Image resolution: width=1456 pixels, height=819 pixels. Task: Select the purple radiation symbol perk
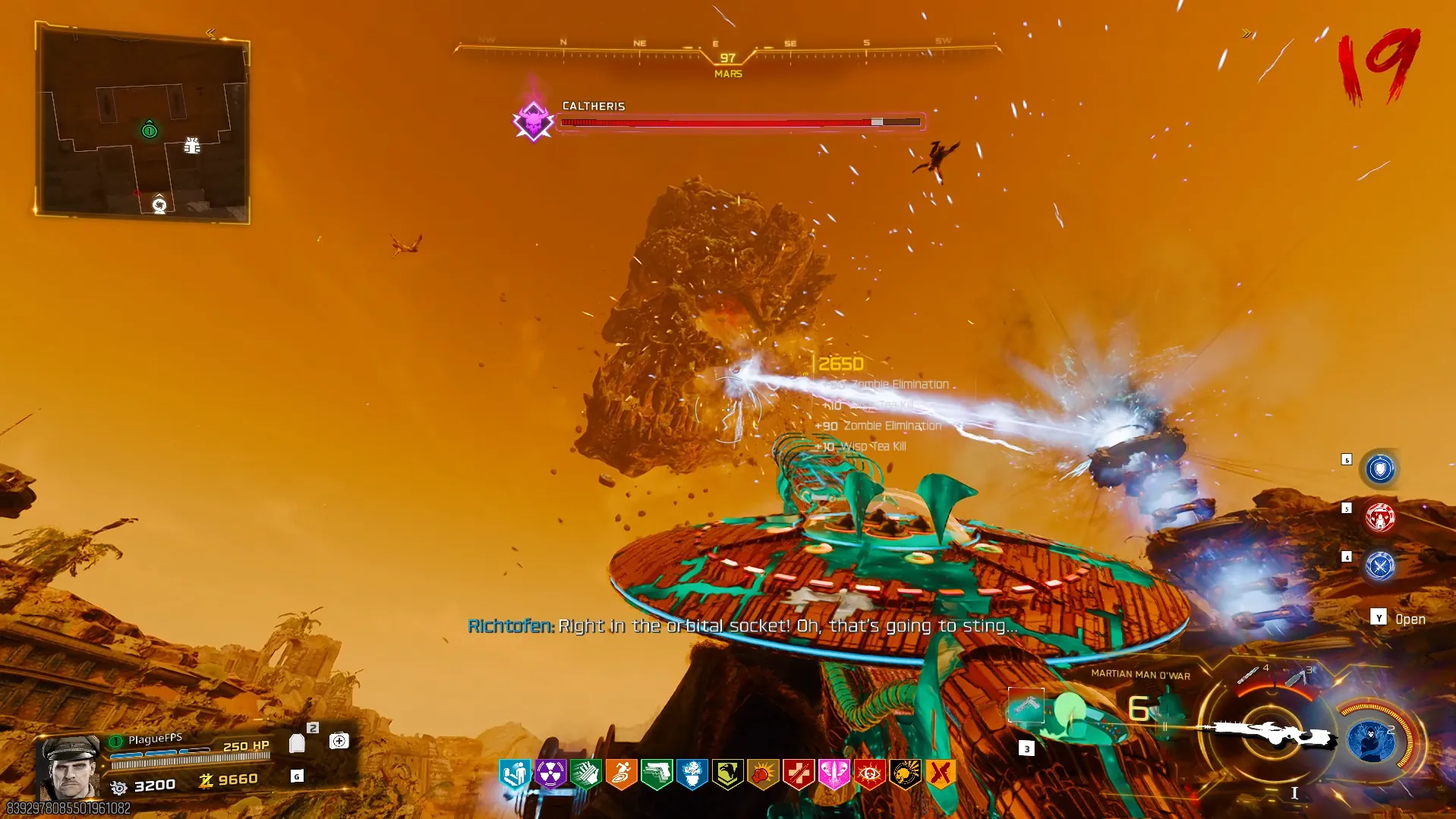[550, 774]
